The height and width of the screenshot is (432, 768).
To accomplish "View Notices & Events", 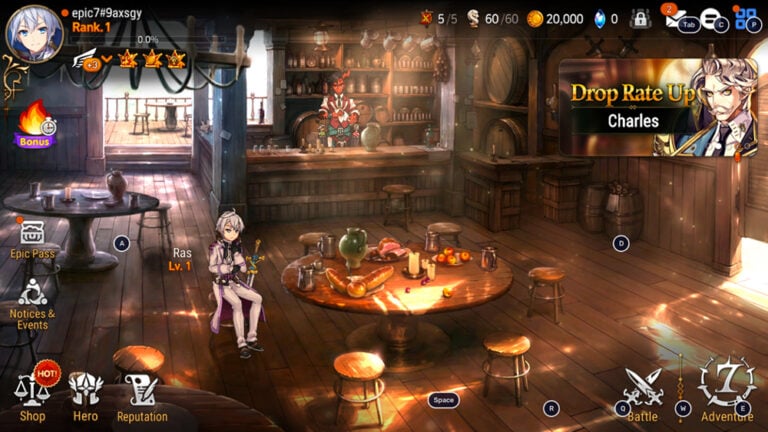I will point(32,300).
